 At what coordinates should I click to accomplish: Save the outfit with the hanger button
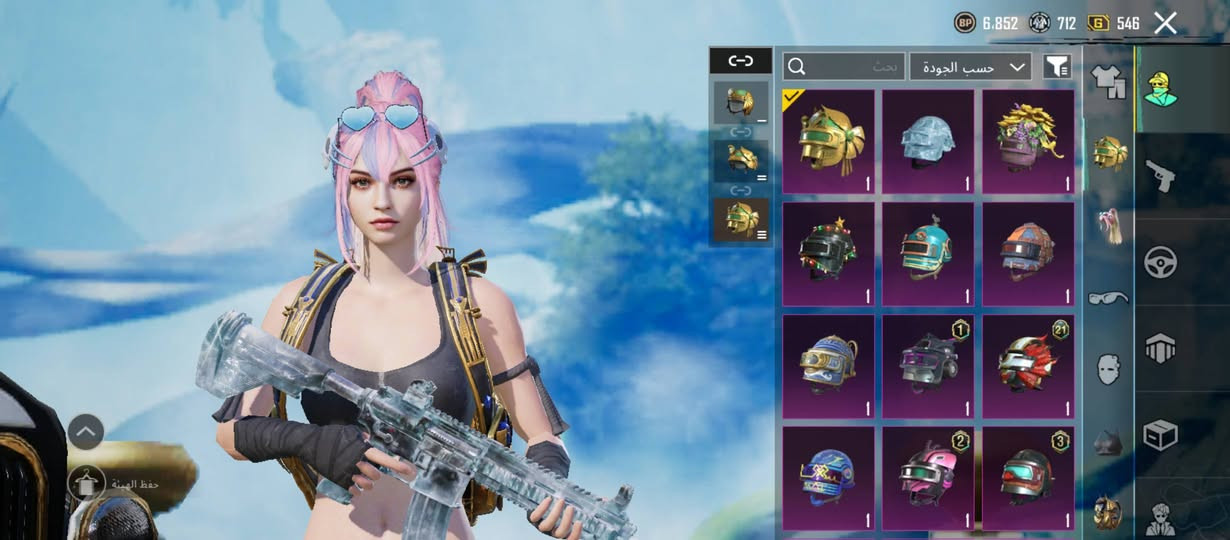pyautogui.click(x=86, y=483)
